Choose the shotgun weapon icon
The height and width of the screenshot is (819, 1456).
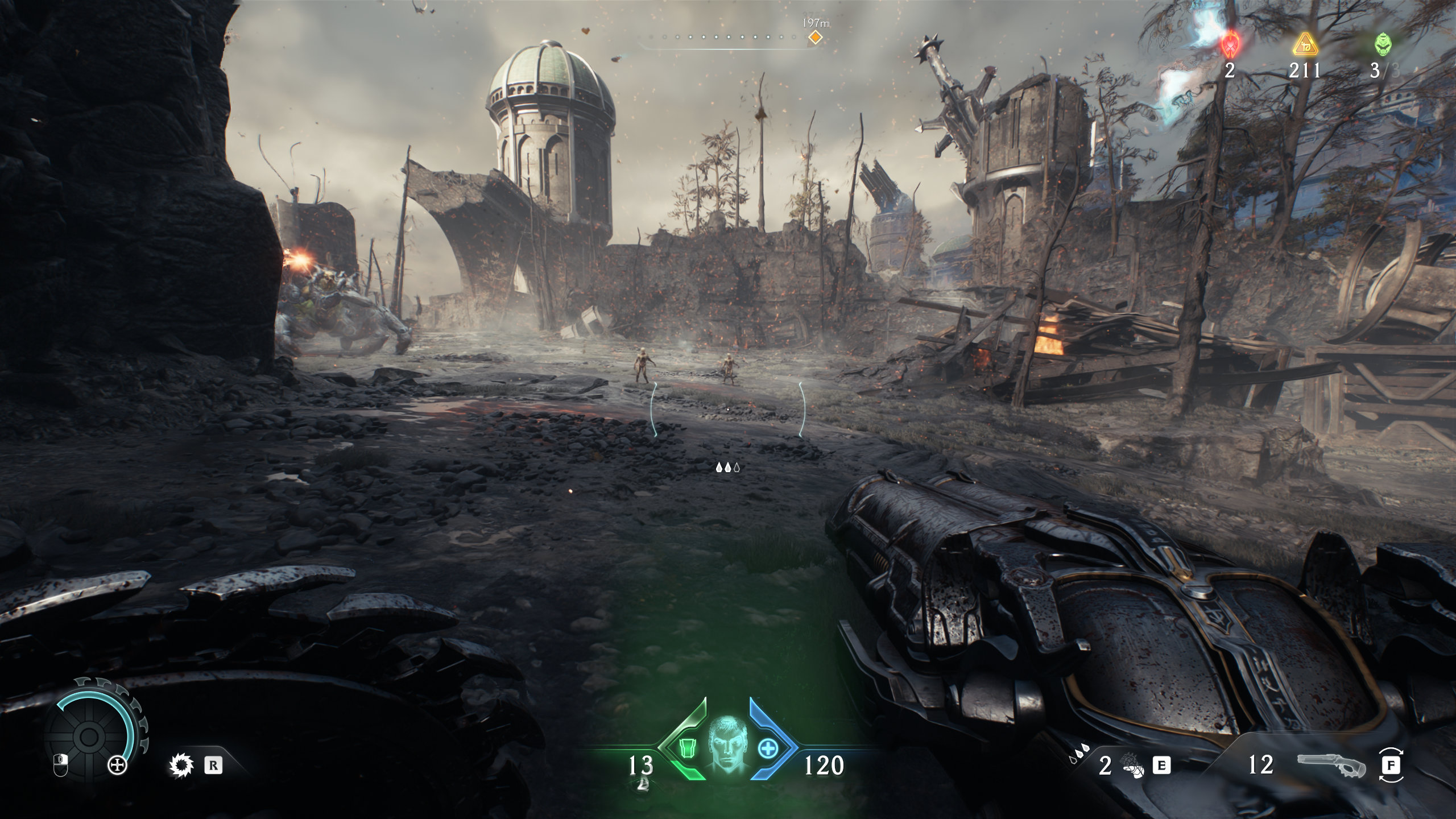coord(1331,766)
